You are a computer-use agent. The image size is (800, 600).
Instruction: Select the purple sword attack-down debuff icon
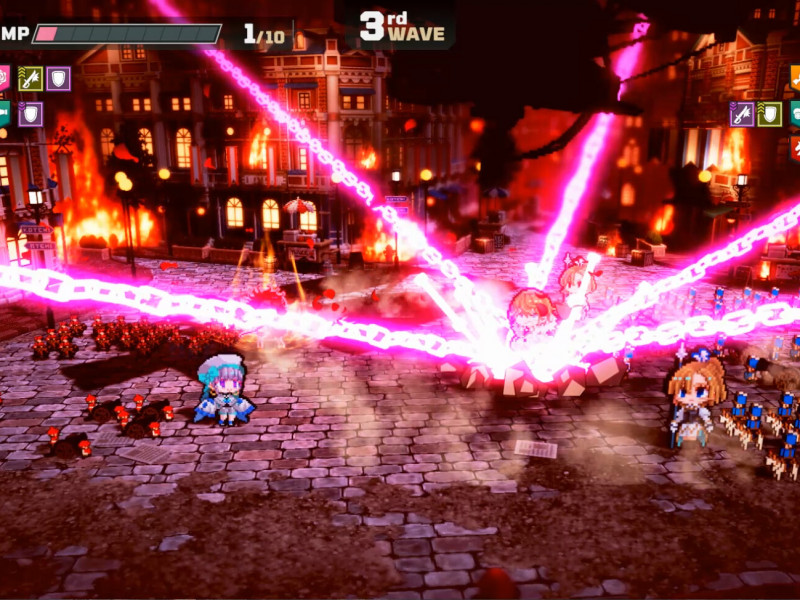pyautogui.click(x=742, y=114)
